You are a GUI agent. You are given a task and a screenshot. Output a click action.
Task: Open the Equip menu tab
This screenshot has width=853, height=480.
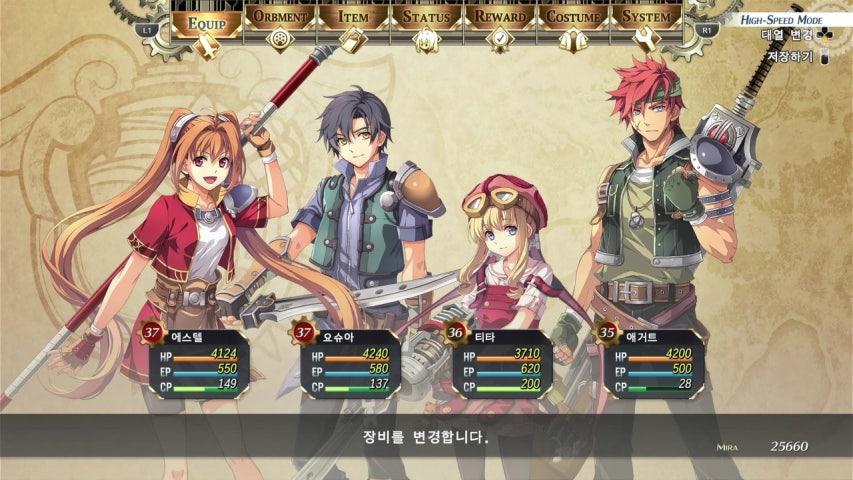(x=207, y=19)
